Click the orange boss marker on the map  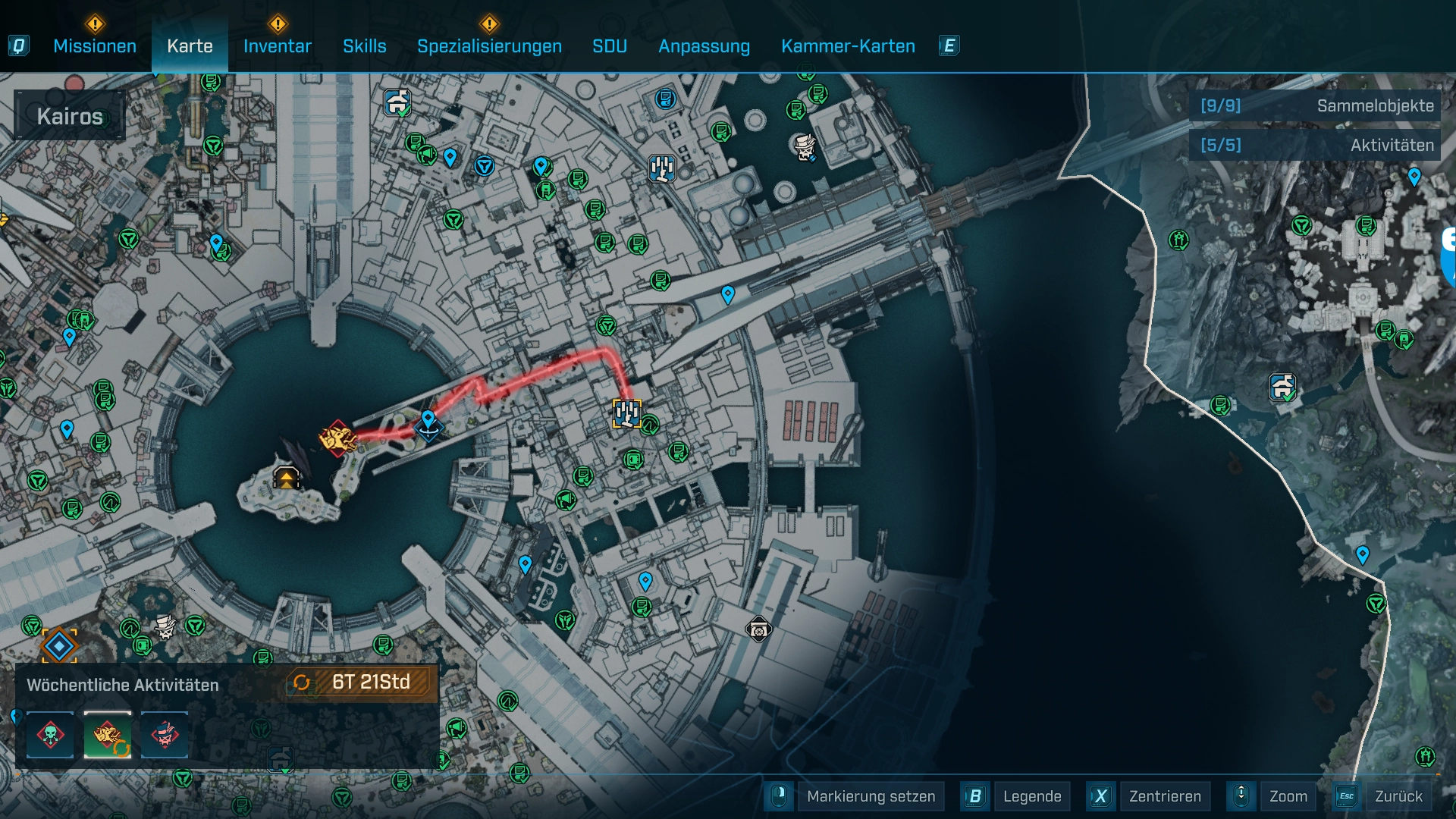point(337,438)
